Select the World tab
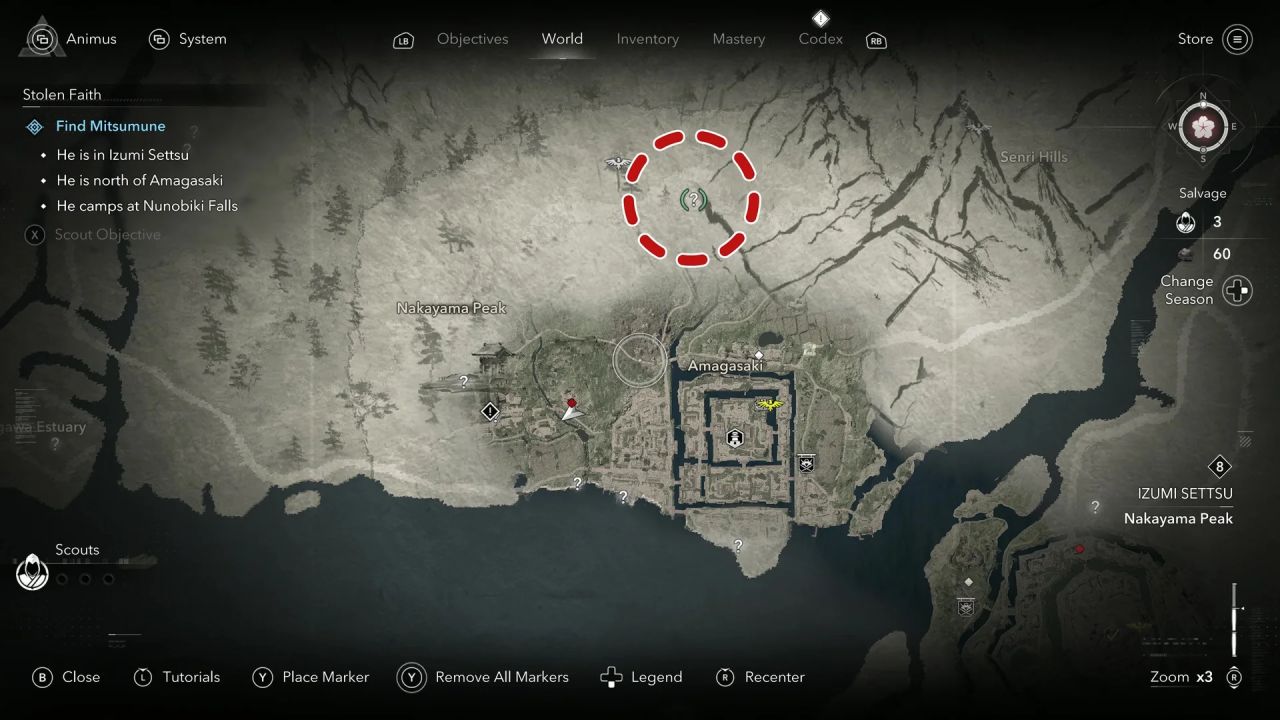 562,39
